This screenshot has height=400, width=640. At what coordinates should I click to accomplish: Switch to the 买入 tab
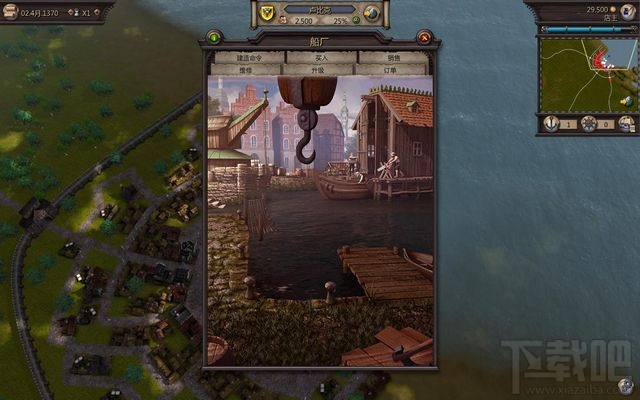coord(320,58)
